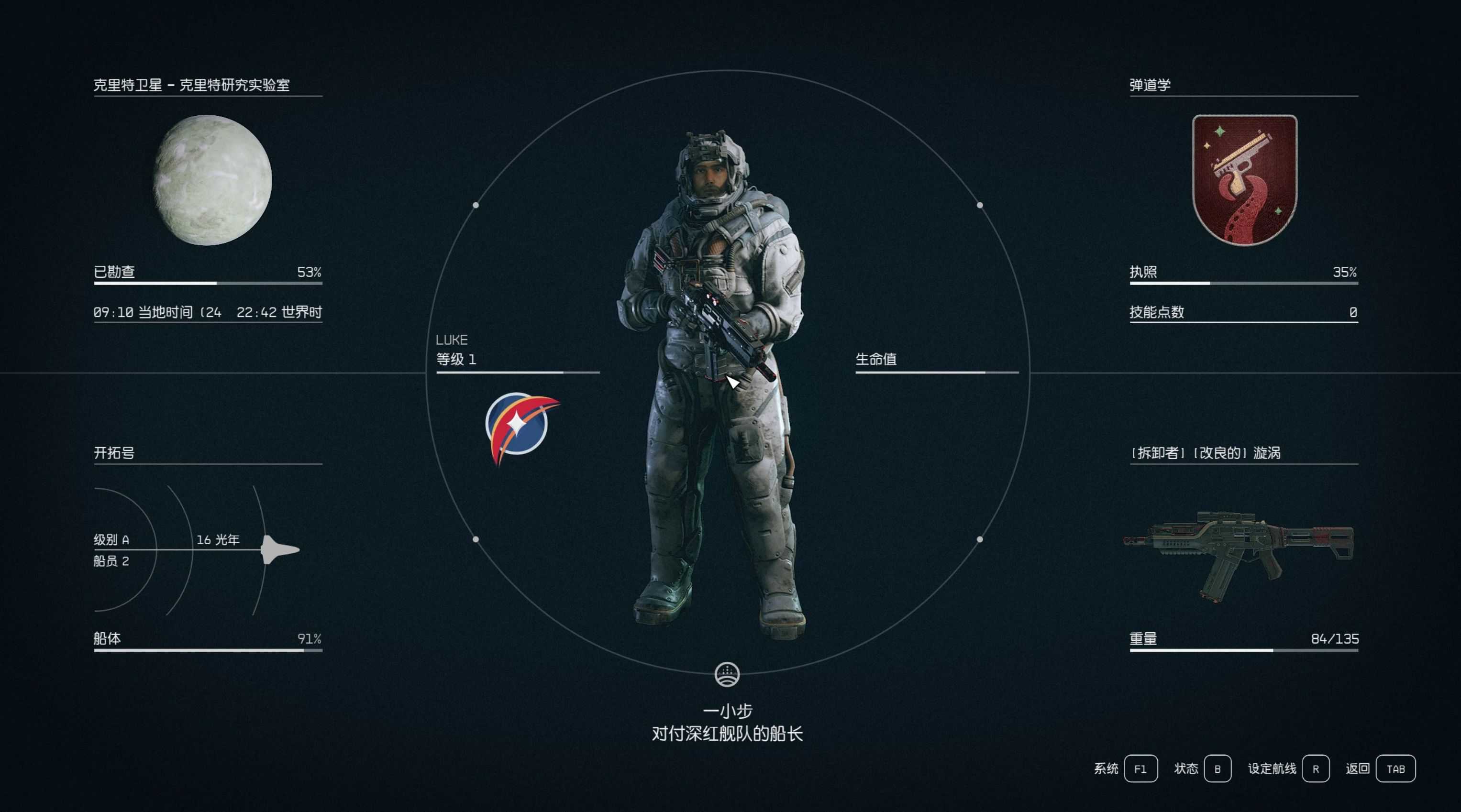Select the 弹道学 skill title
Viewport: 1461px width, 812px height.
tap(1150, 85)
